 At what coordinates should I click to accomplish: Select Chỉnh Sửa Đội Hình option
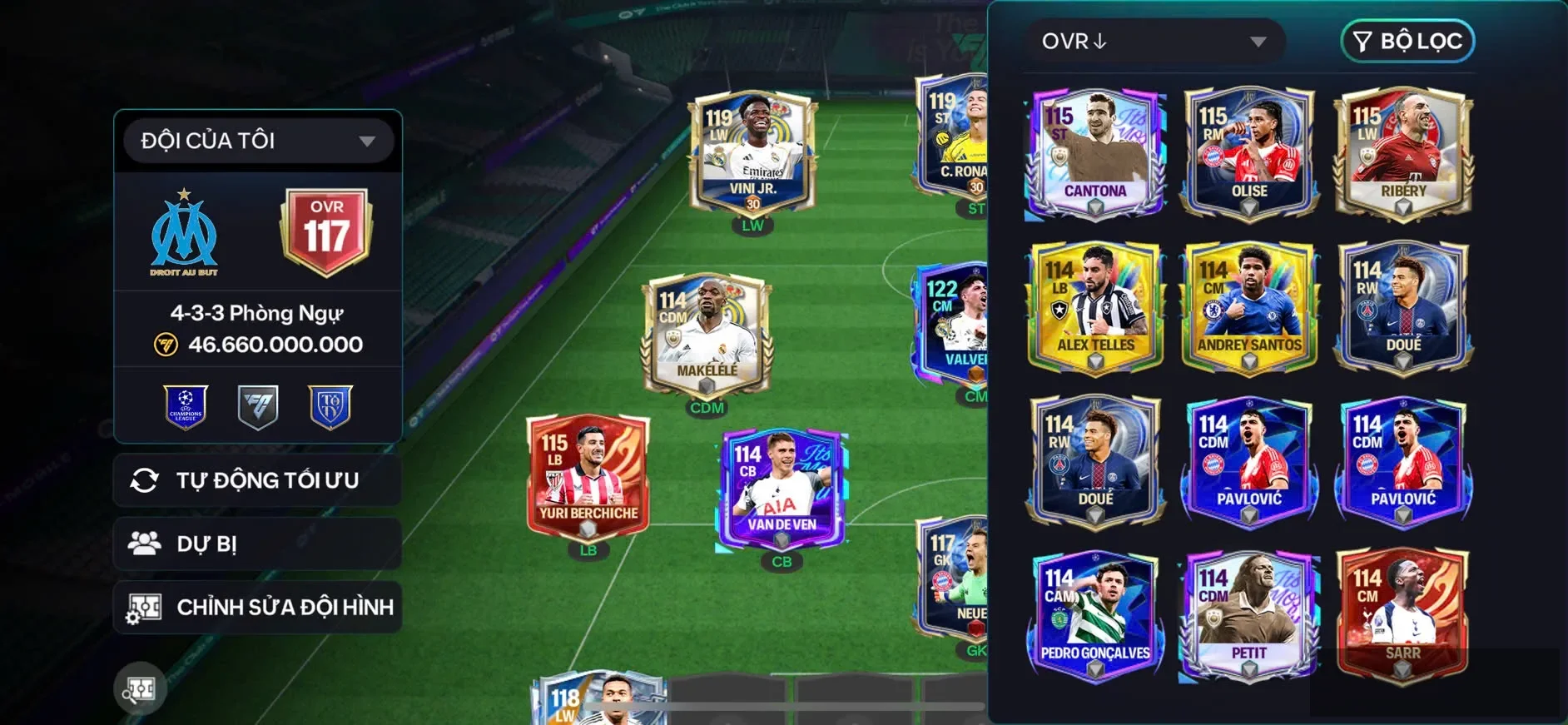click(x=257, y=608)
